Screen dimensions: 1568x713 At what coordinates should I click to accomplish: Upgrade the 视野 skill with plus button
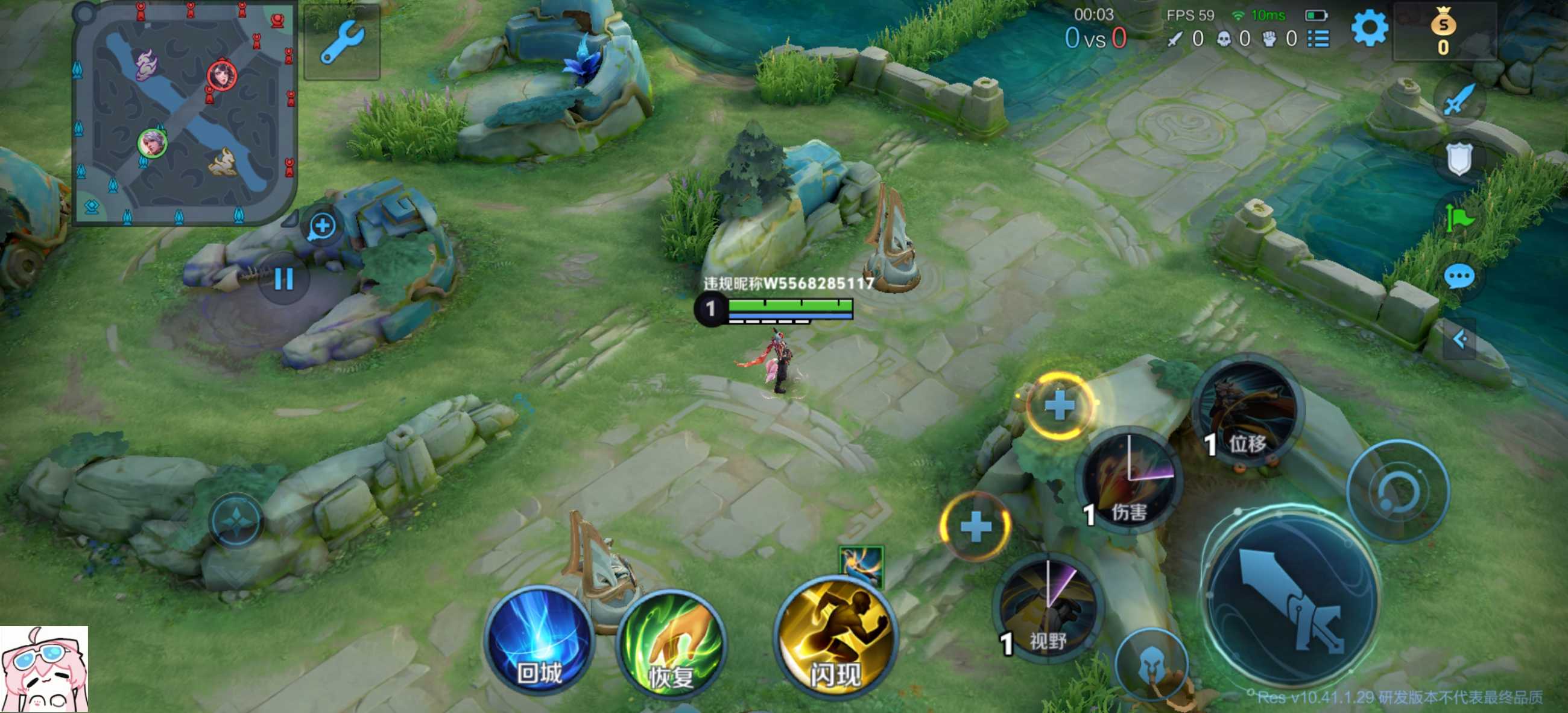click(x=975, y=526)
